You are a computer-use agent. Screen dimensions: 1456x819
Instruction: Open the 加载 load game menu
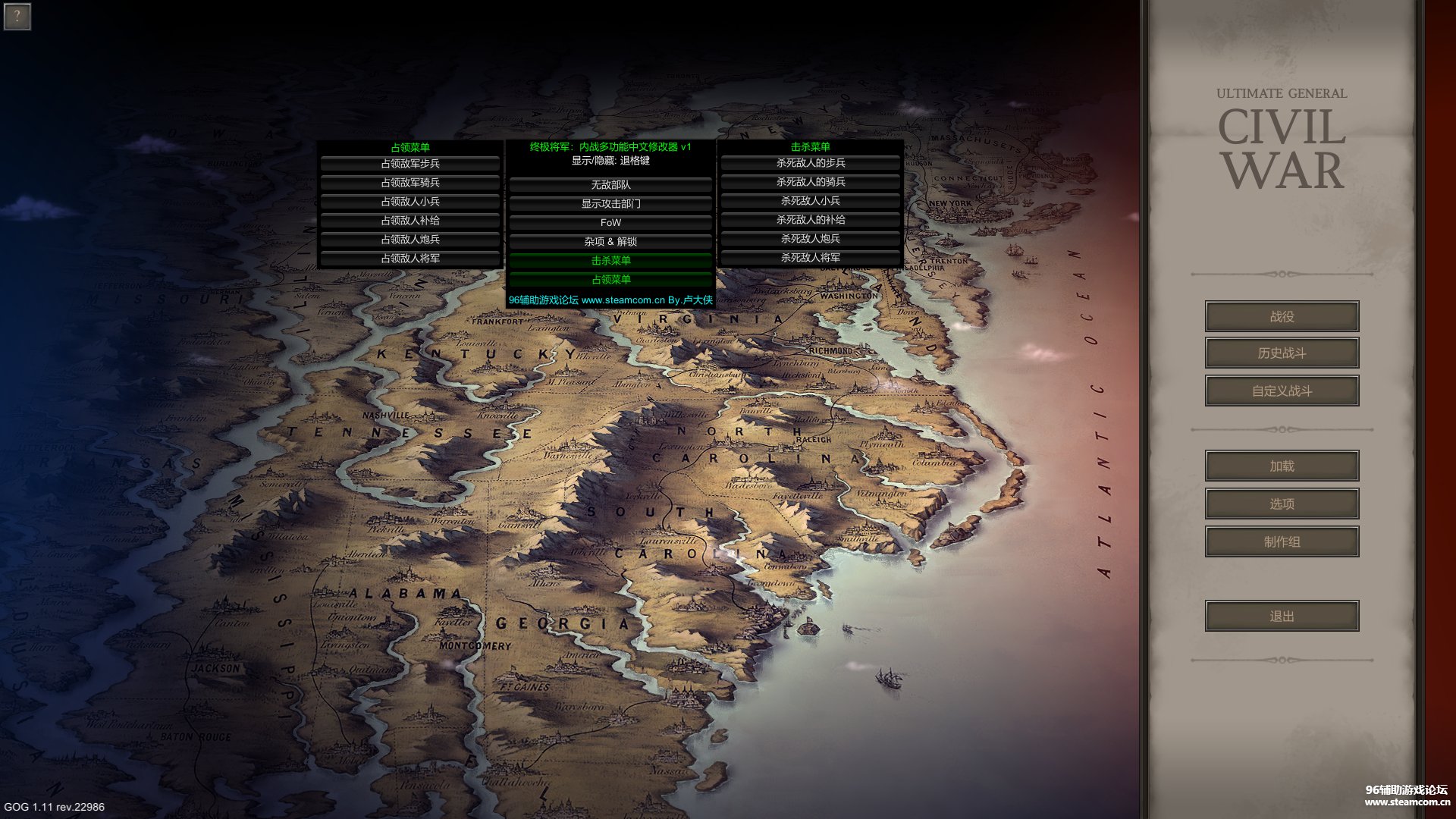pyautogui.click(x=1282, y=466)
